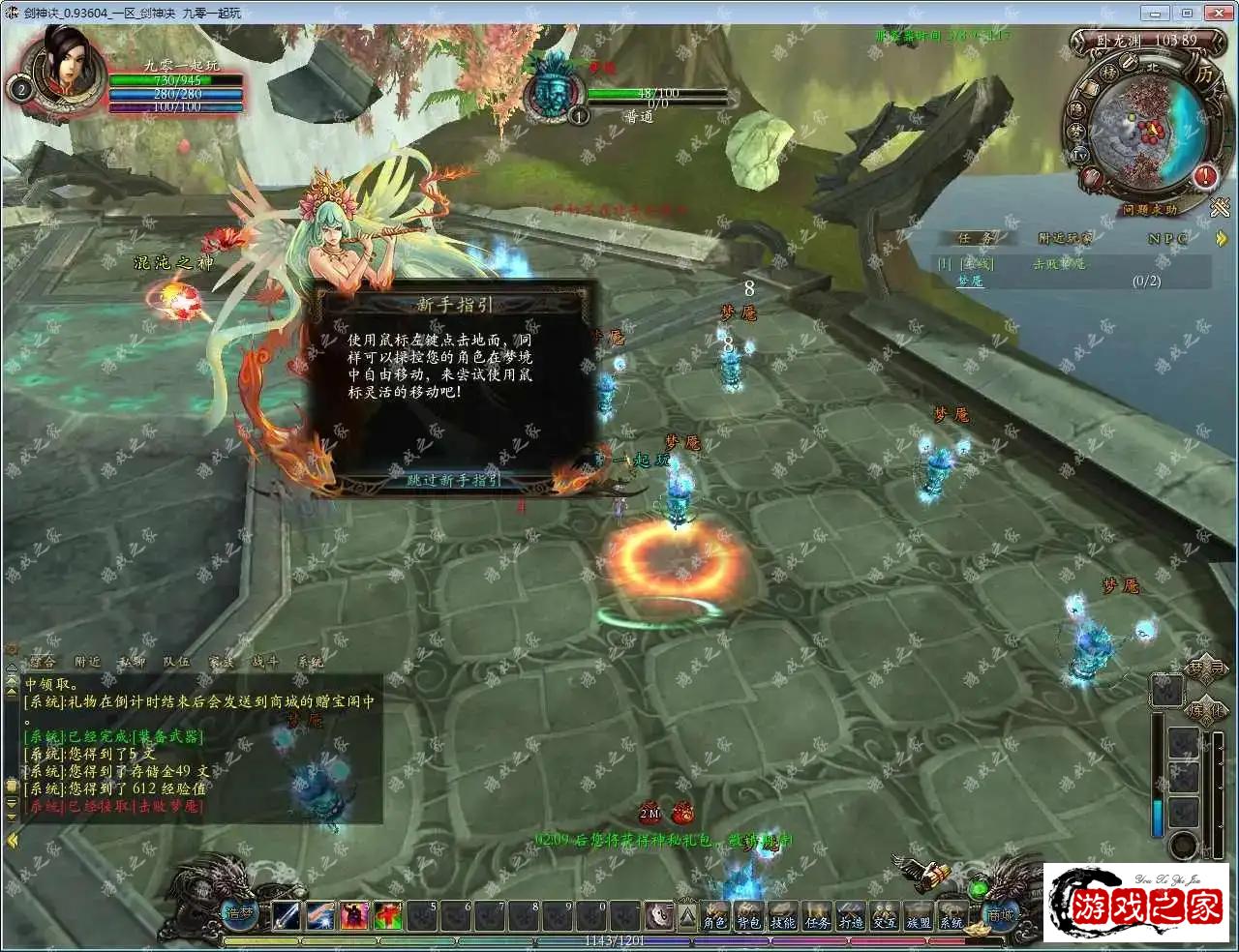1239x952 pixels.
Task: Use the red figure skill in slot three
Action: tap(354, 915)
